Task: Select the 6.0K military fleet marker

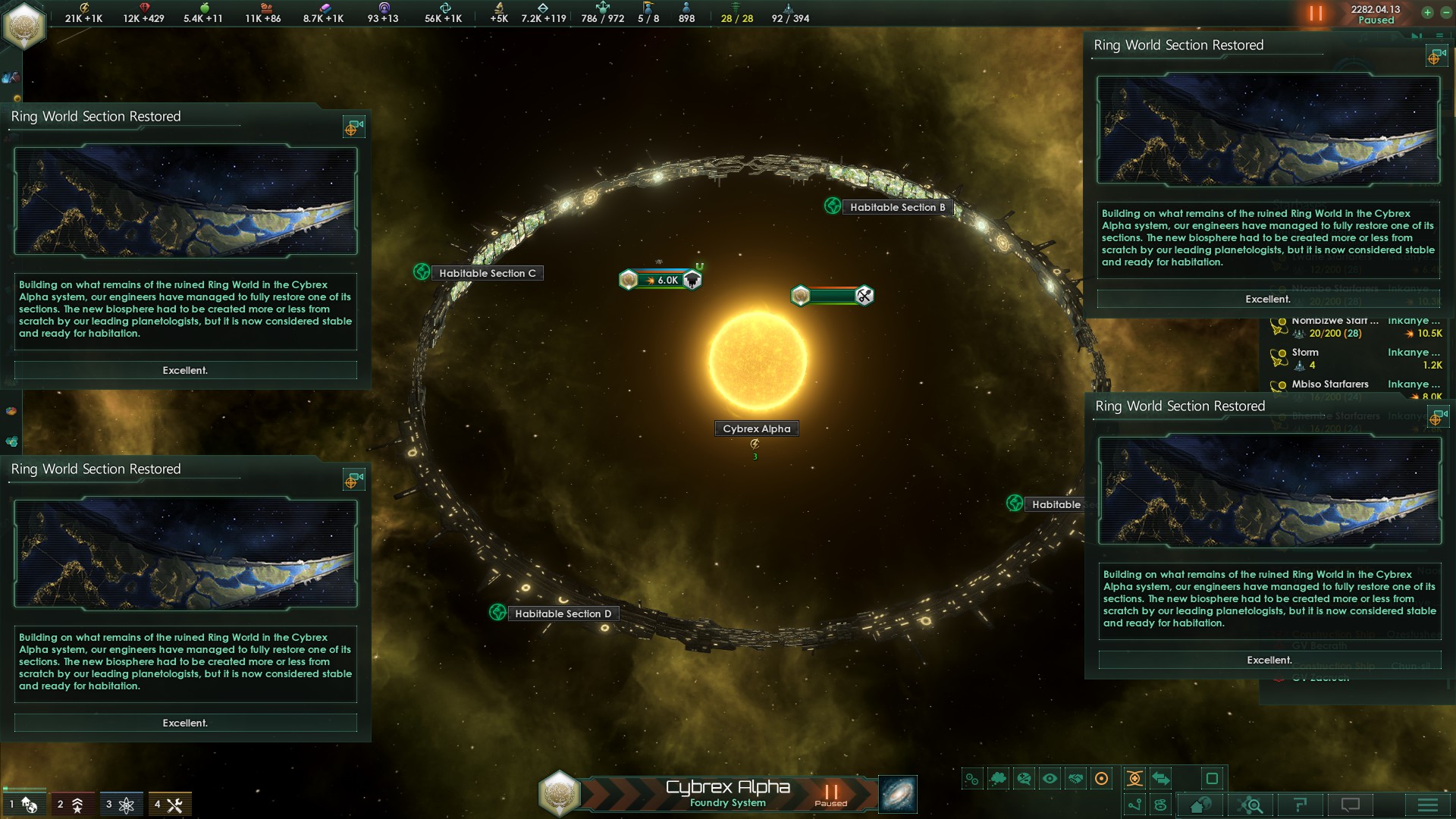Action: click(x=661, y=280)
